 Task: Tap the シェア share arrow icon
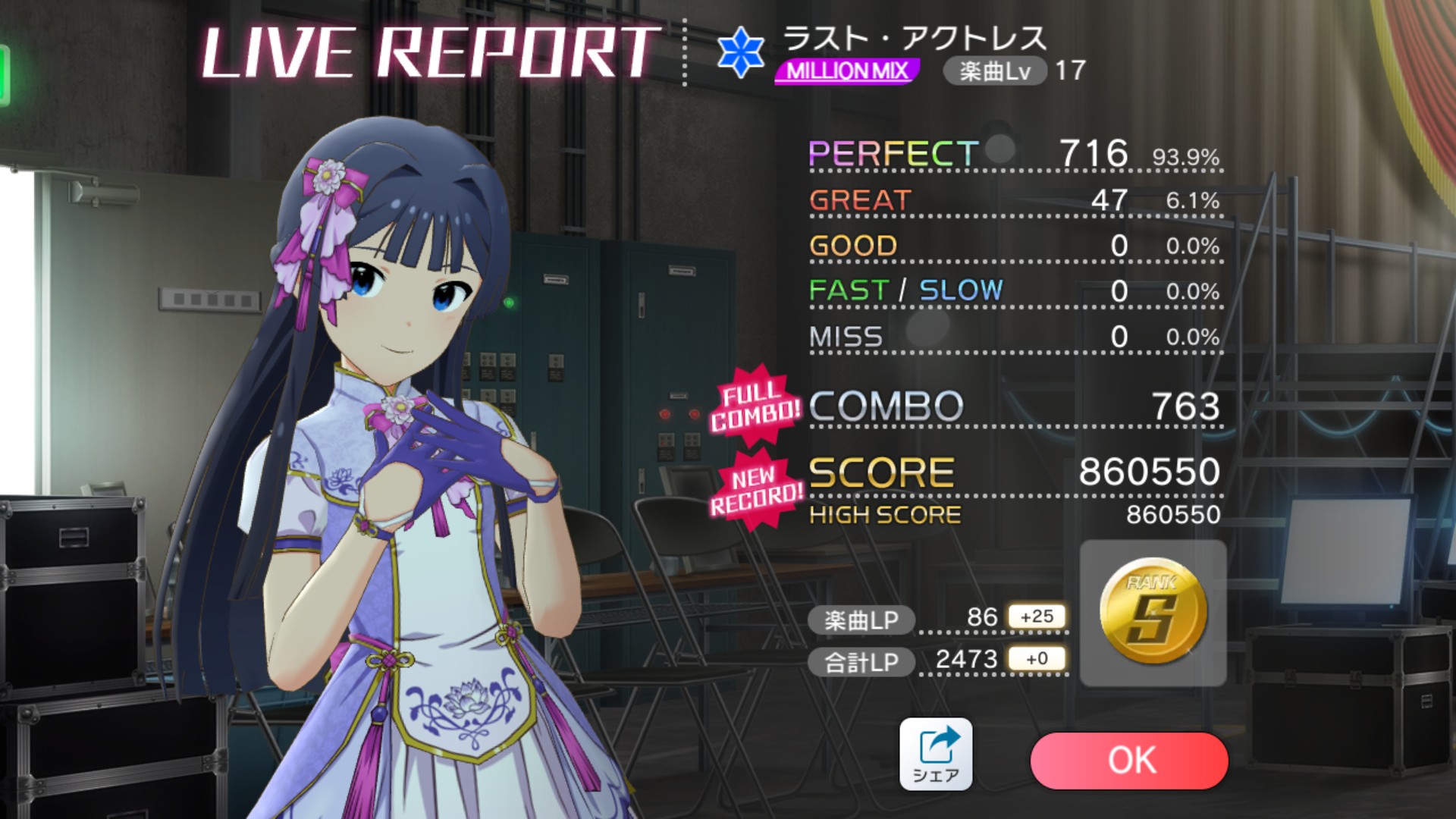tap(938, 743)
